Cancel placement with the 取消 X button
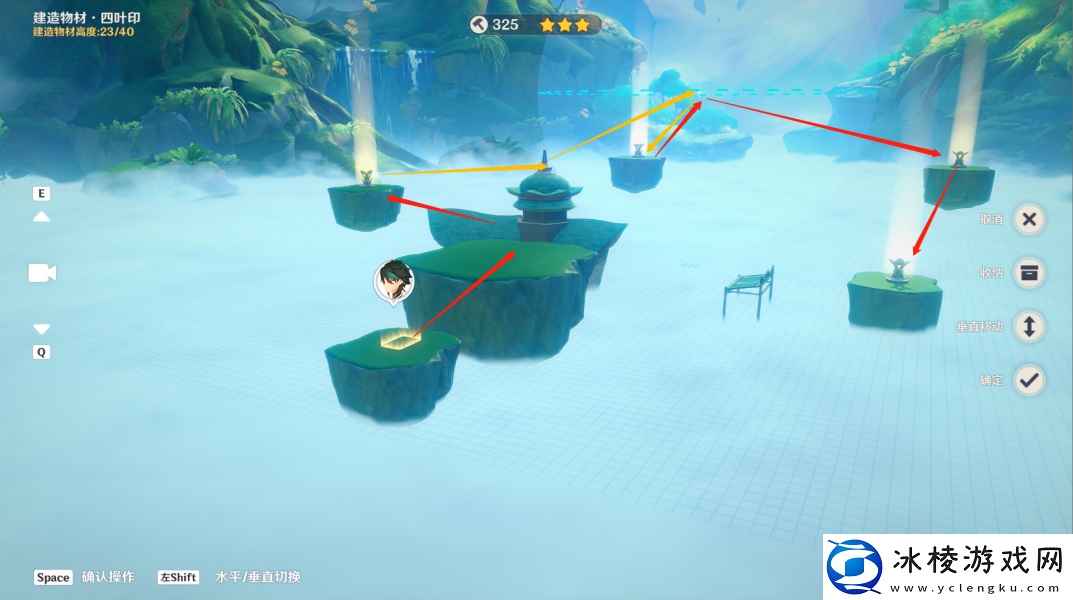This screenshot has height=600, width=1073. [x=1029, y=220]
